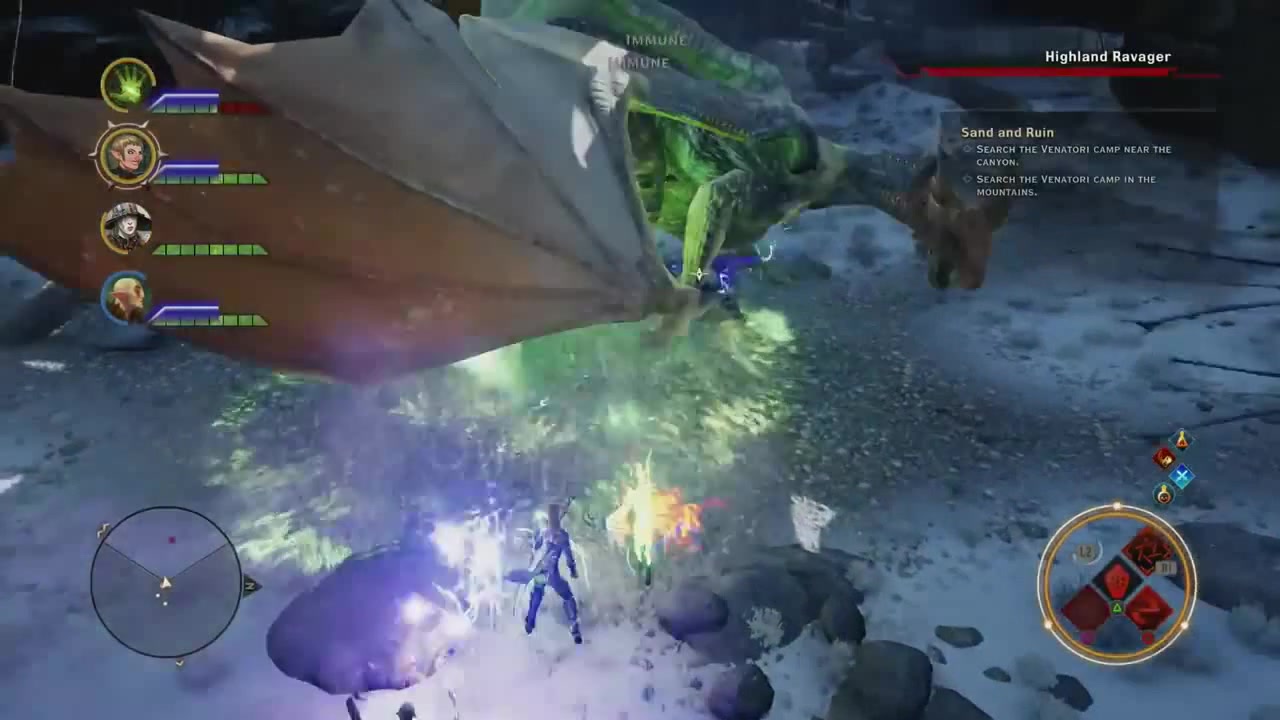Click the Highland Ravager boss name
1280x720 pixels.
(x=1107, y=57)
